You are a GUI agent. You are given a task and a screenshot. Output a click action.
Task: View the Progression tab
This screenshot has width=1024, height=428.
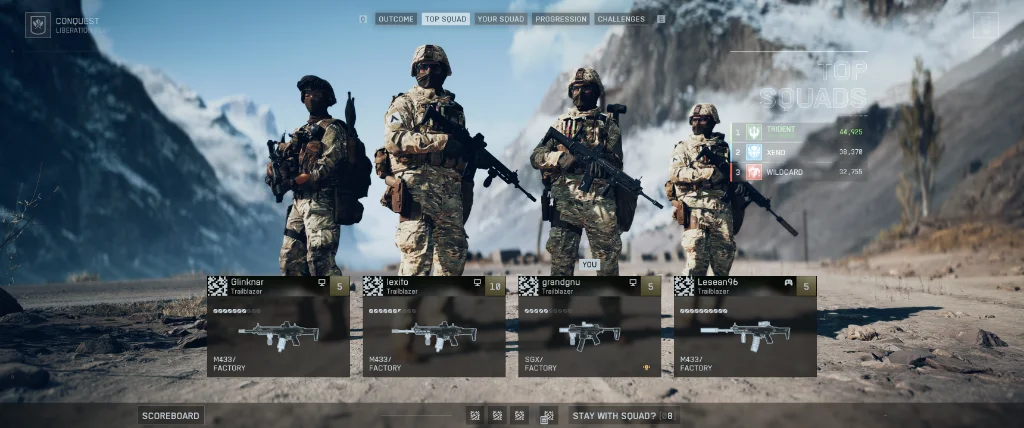click(560, 19)
